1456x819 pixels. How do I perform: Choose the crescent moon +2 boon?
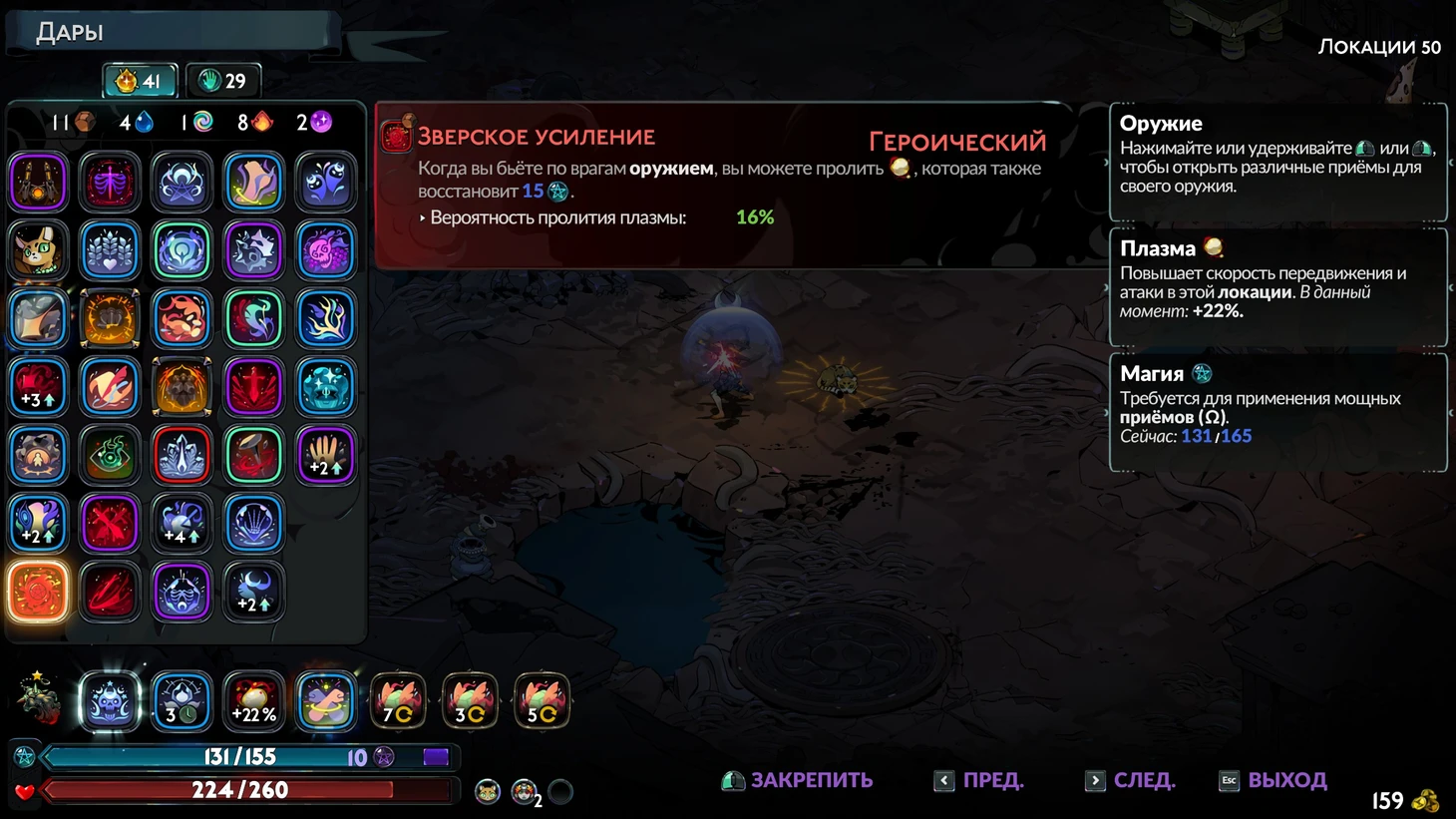pyautogui.click(x=254, y=592)
